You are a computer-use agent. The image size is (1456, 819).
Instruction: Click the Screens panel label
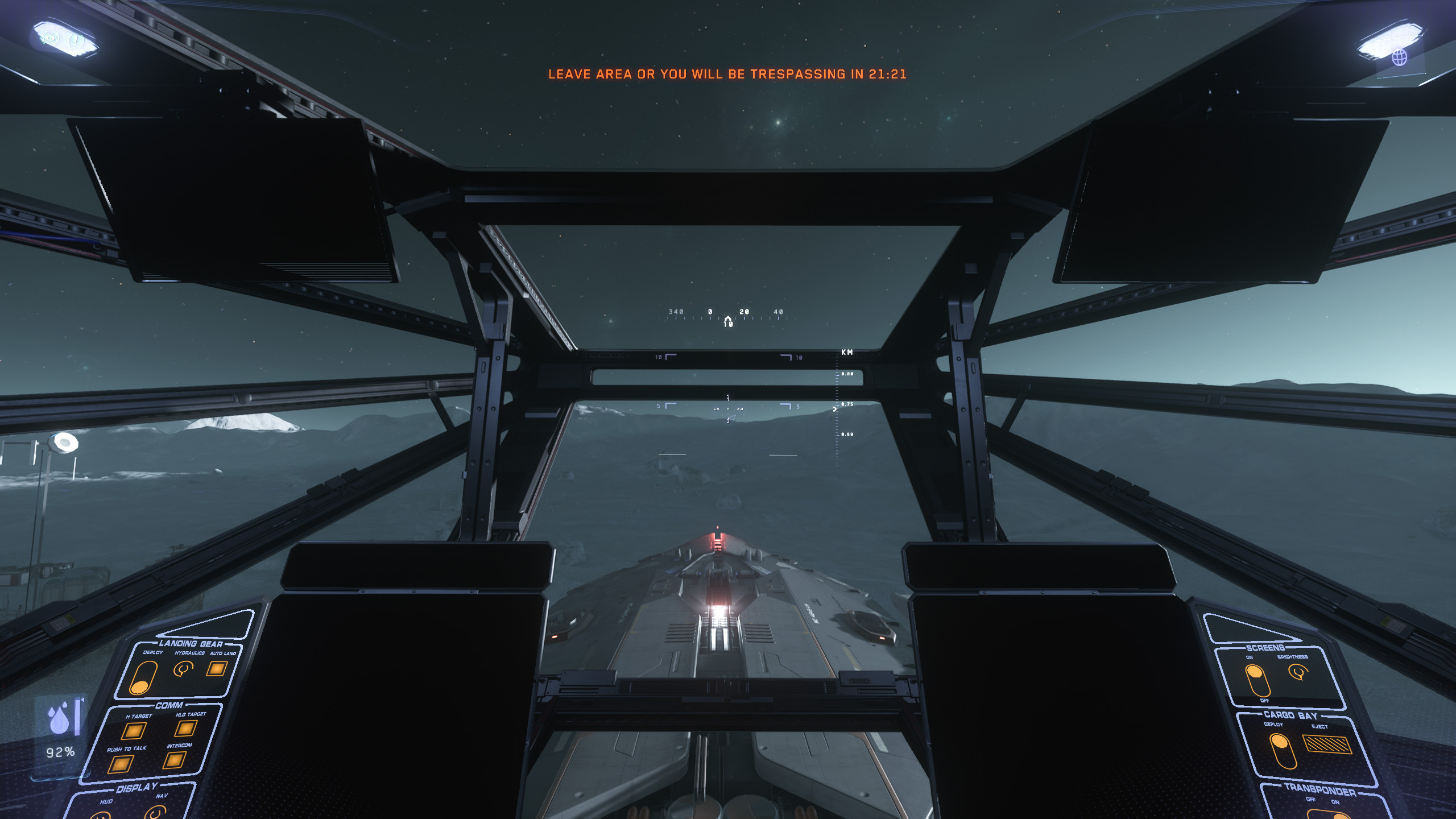[x=1265, y=647]
